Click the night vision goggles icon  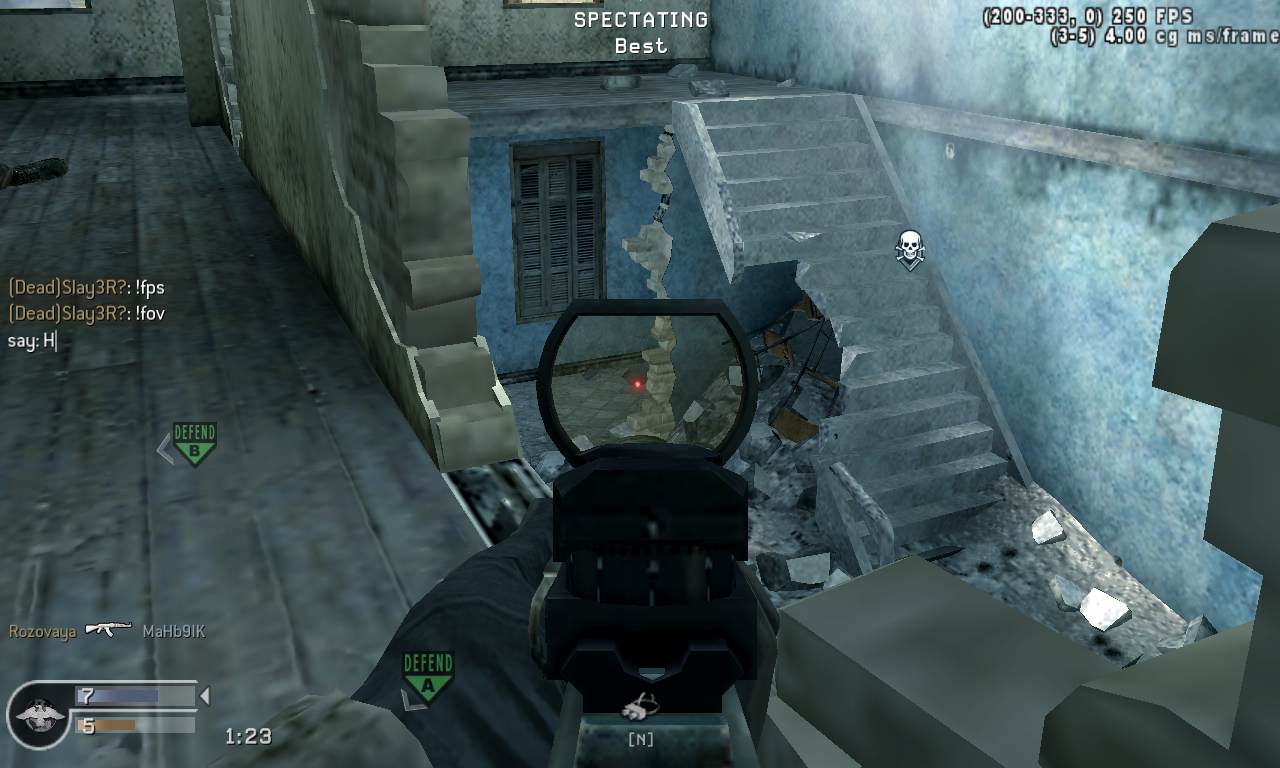click(x=639, y=709)
